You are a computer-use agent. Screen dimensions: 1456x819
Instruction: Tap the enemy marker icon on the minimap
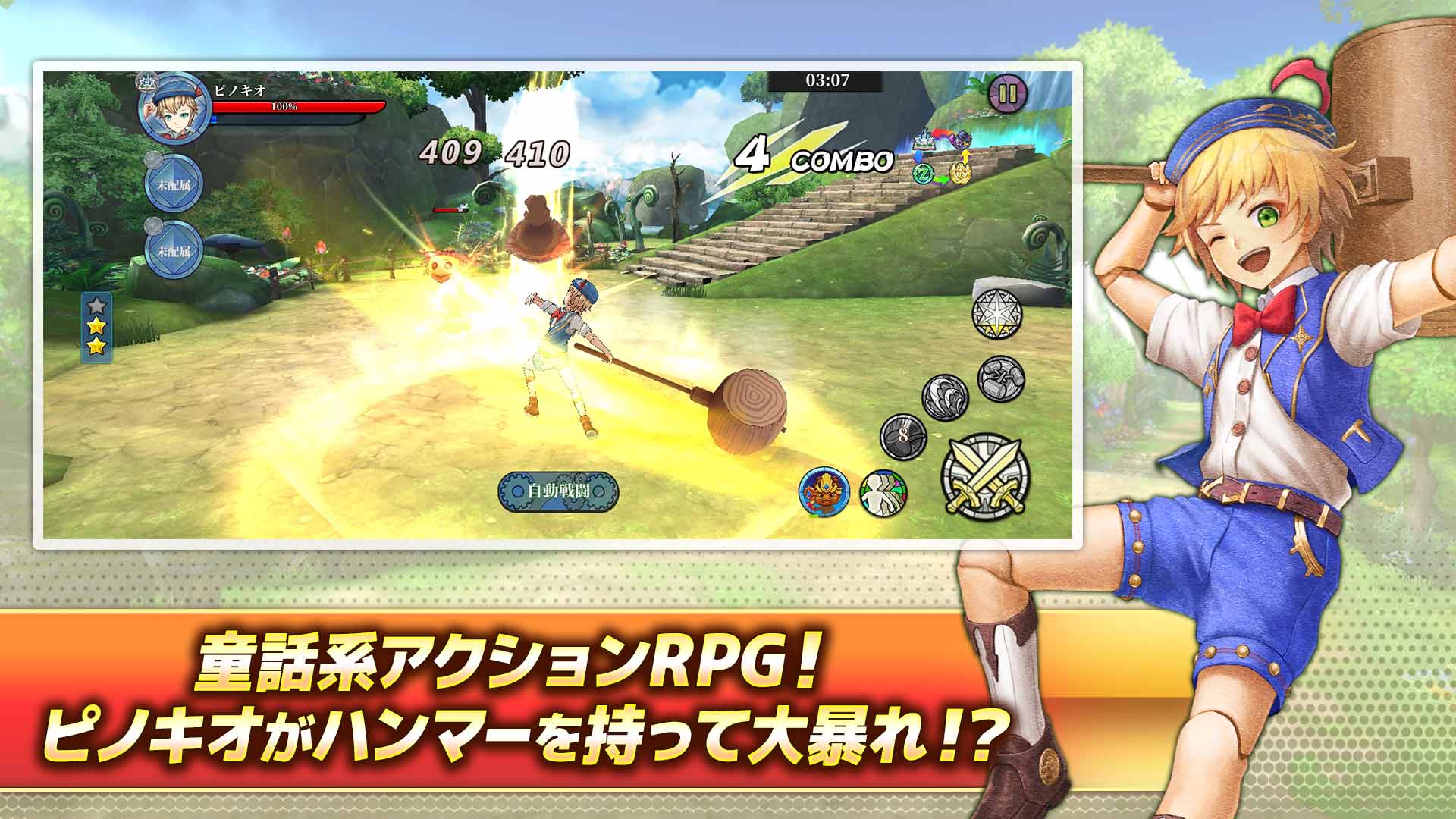(963, 139)
